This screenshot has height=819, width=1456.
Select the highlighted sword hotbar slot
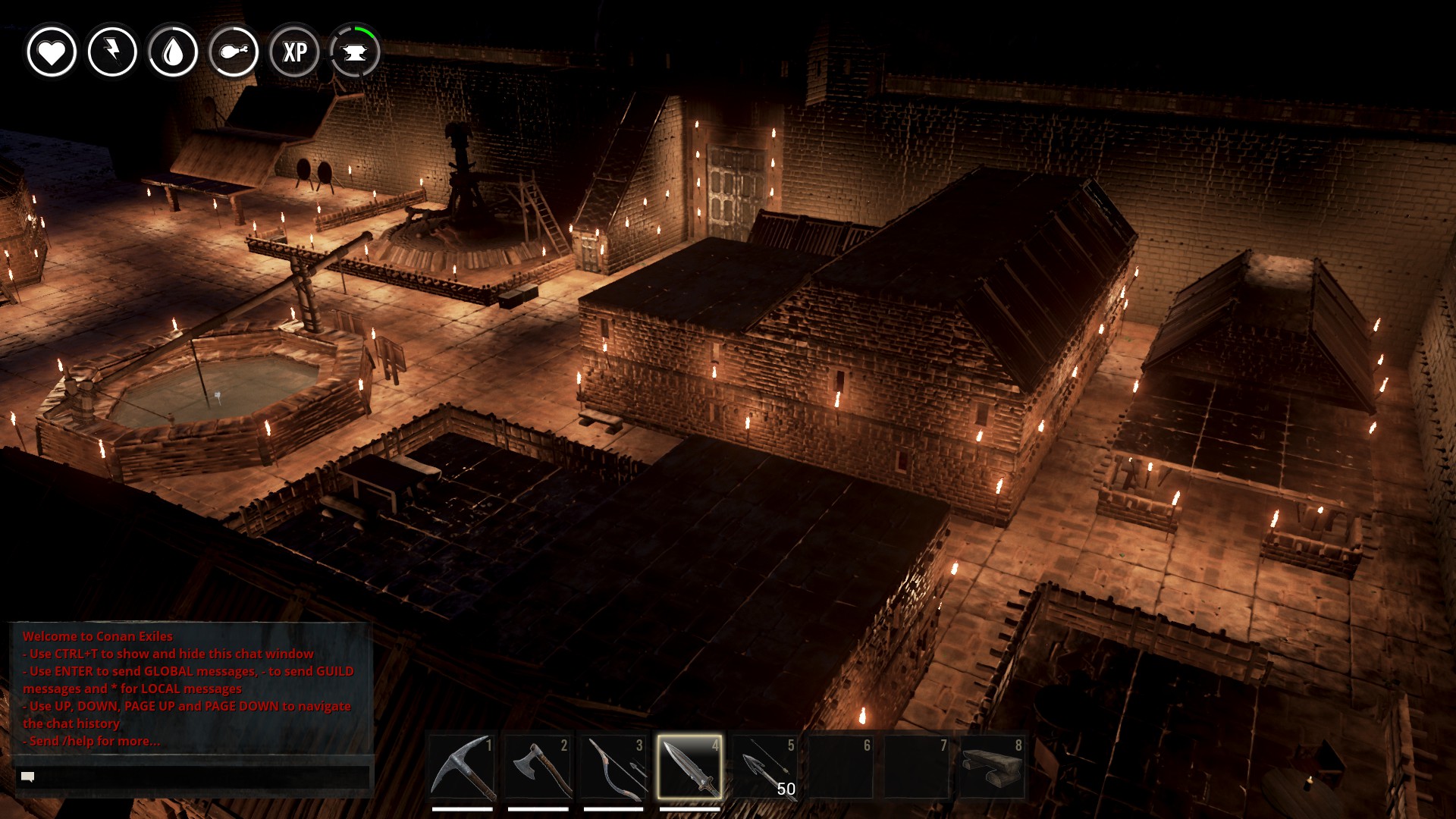pyautogui.click(x=689, y=767)
